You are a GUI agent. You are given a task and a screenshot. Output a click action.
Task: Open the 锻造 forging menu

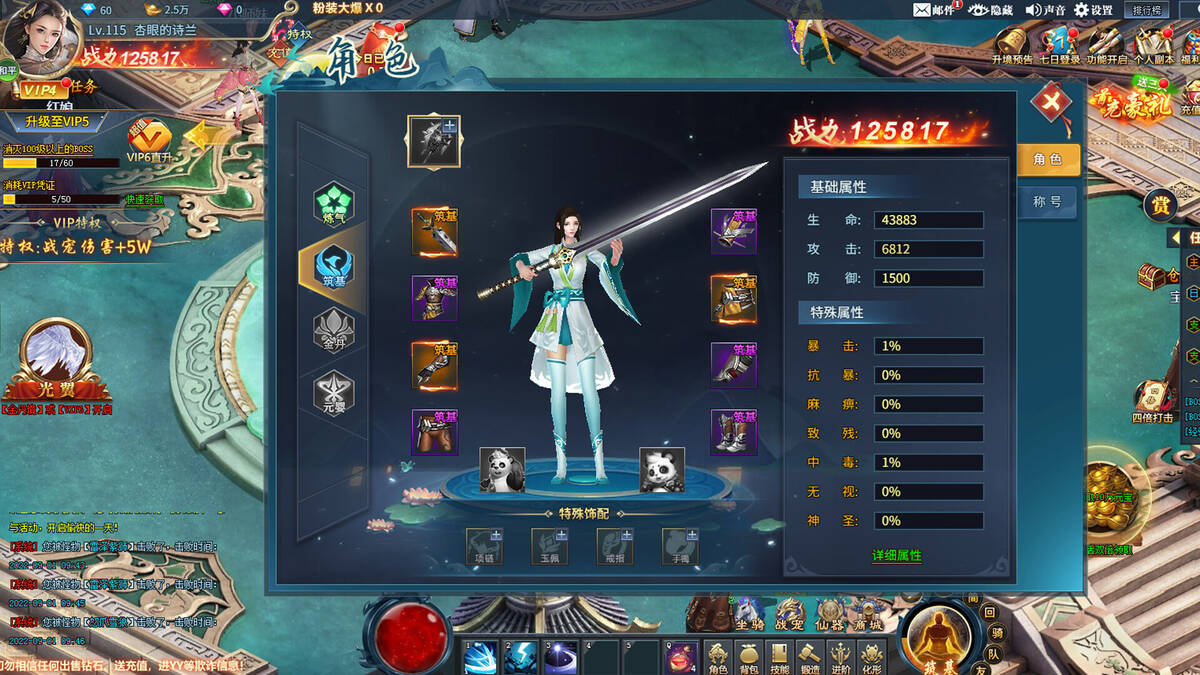tap(810, 657)
